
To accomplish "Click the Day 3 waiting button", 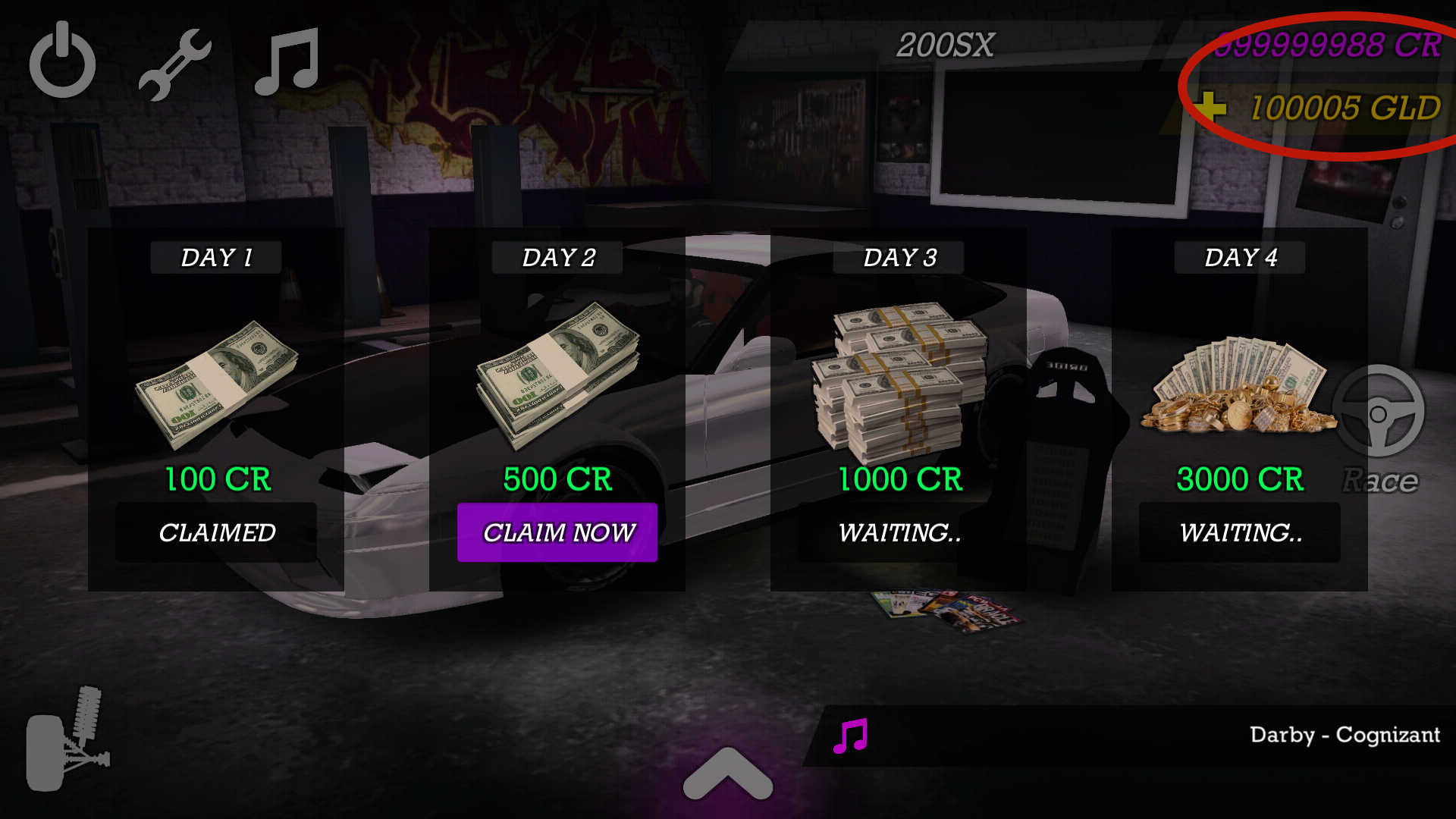I will coord(899,532).
